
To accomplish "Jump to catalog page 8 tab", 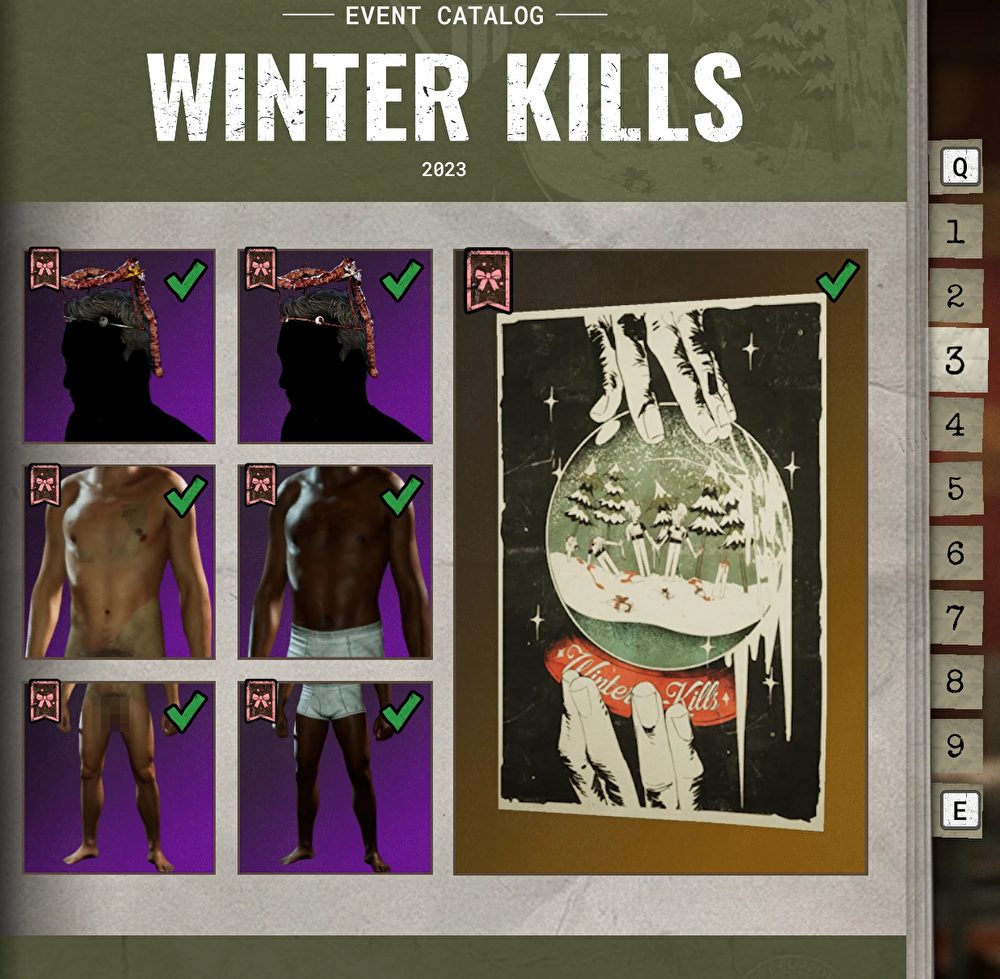I will [955, 681].
